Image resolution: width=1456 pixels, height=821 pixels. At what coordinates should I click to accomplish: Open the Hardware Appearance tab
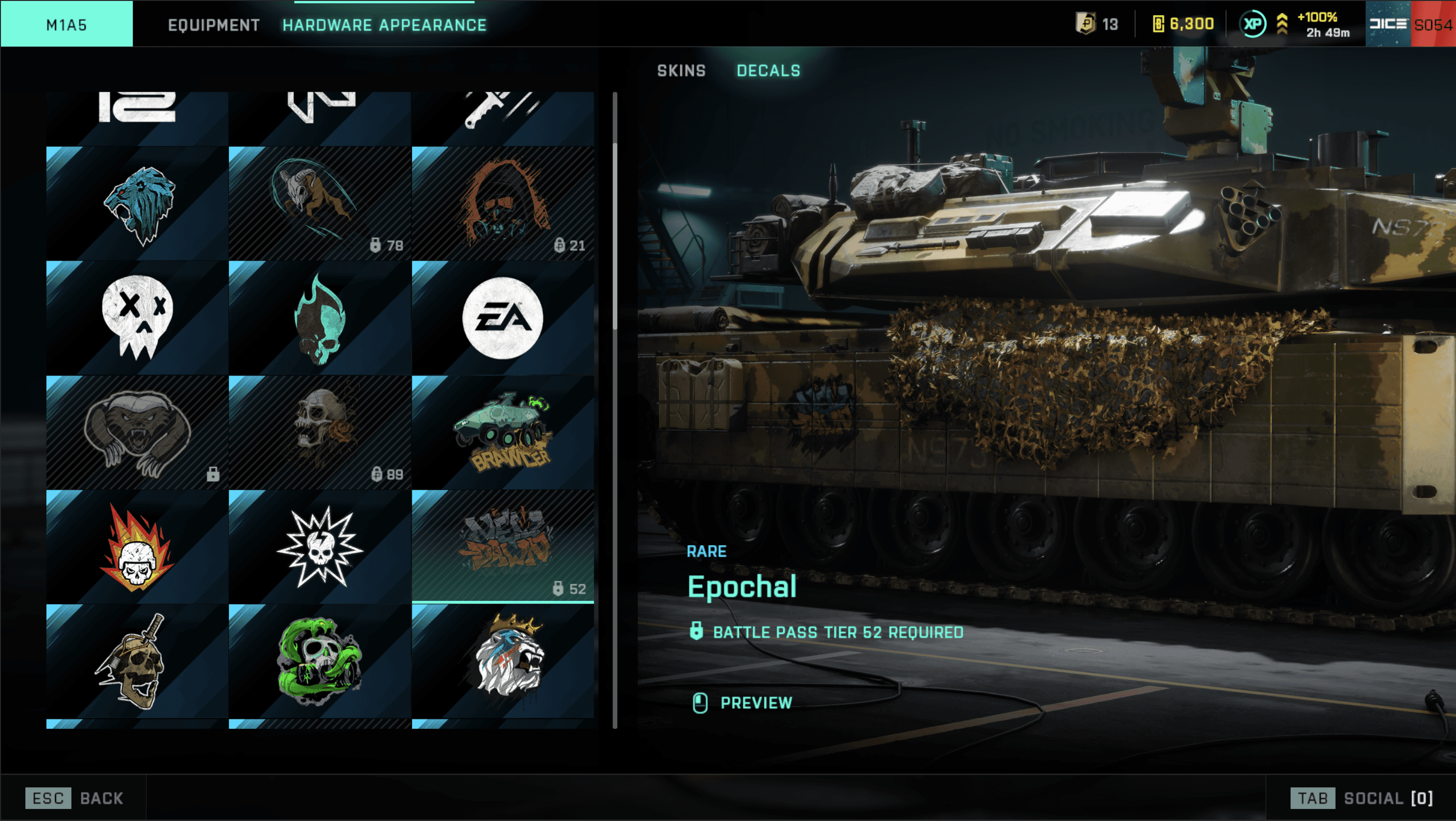point(384,25)
